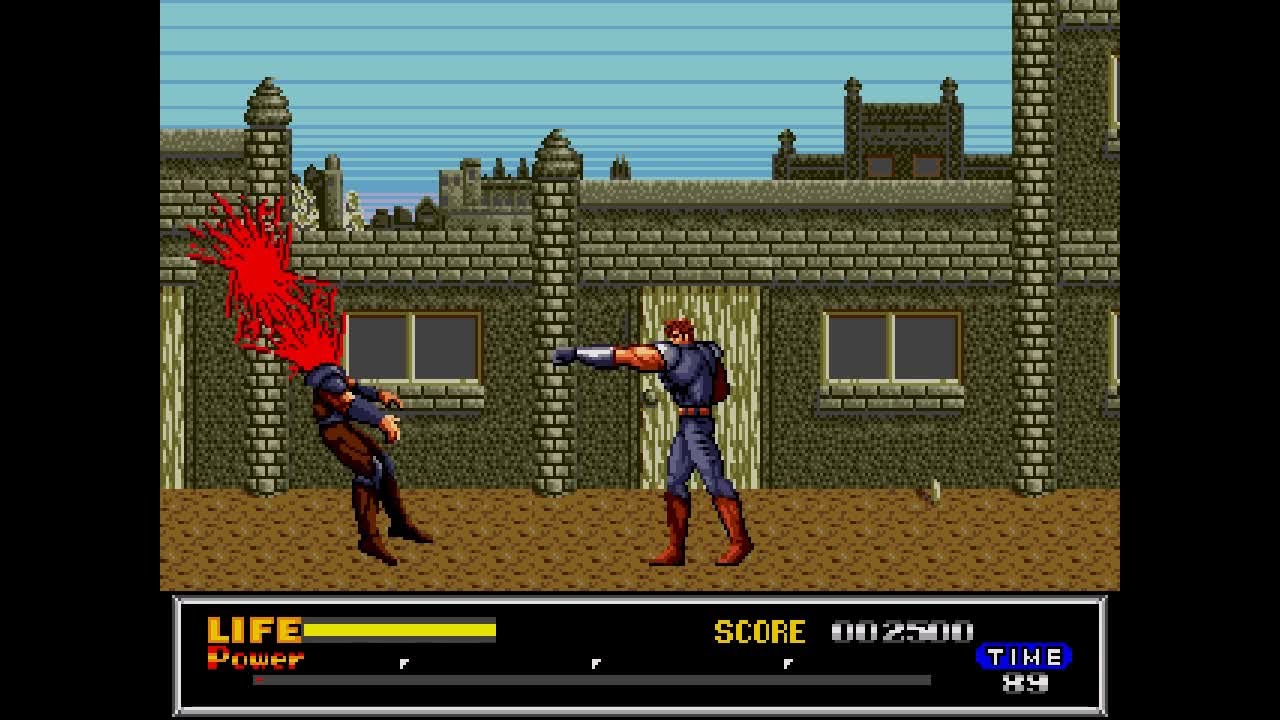Click the rightmost power meter tick marker
Screen dimensions: 1280x720
(790, 662)
